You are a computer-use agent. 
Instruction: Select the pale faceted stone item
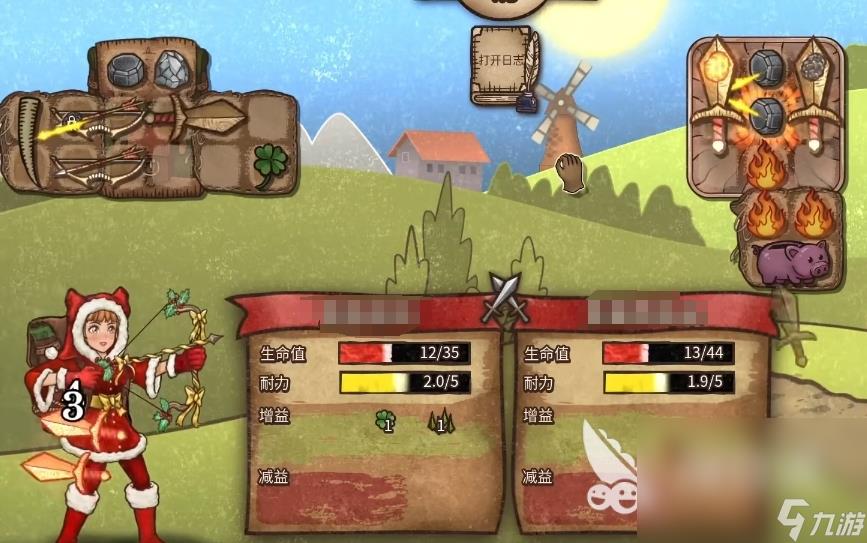[172, 68]
